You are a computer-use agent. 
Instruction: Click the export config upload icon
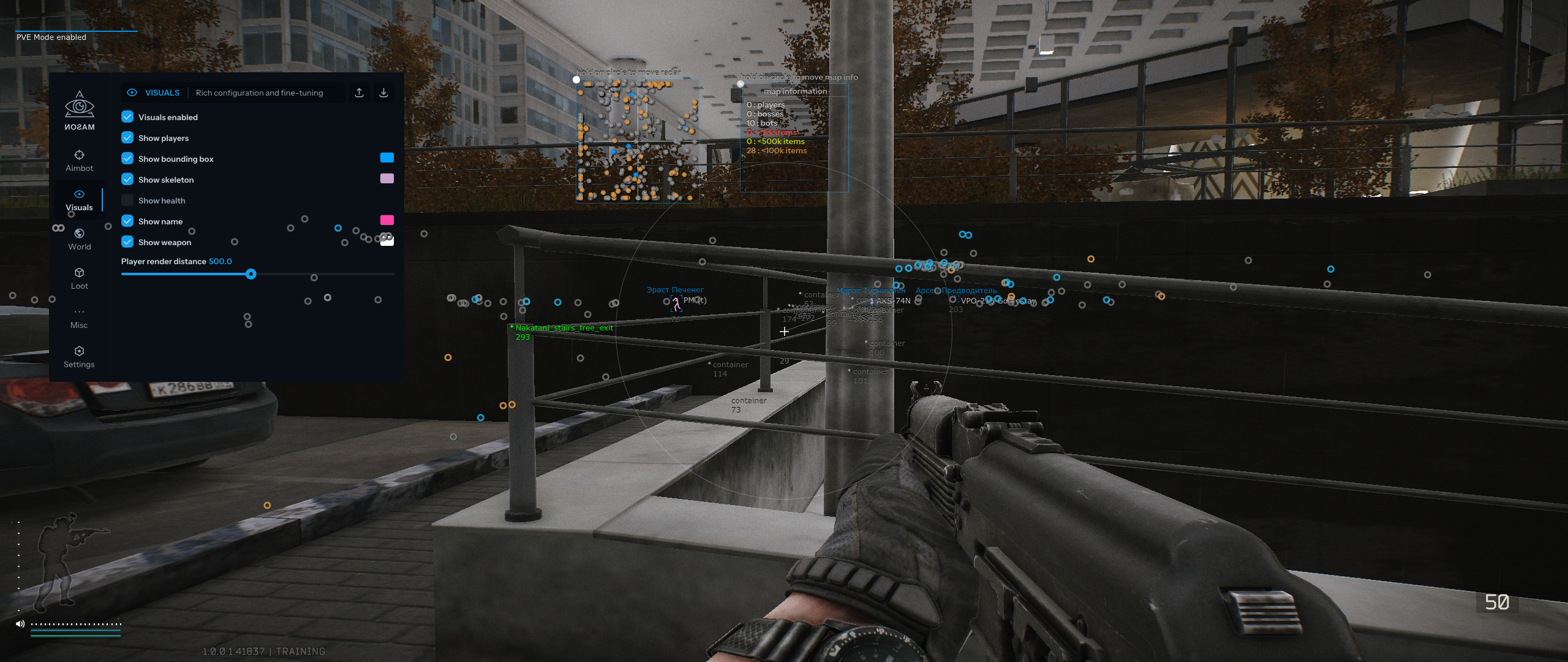pyautogui.click(x=360, y=92)
